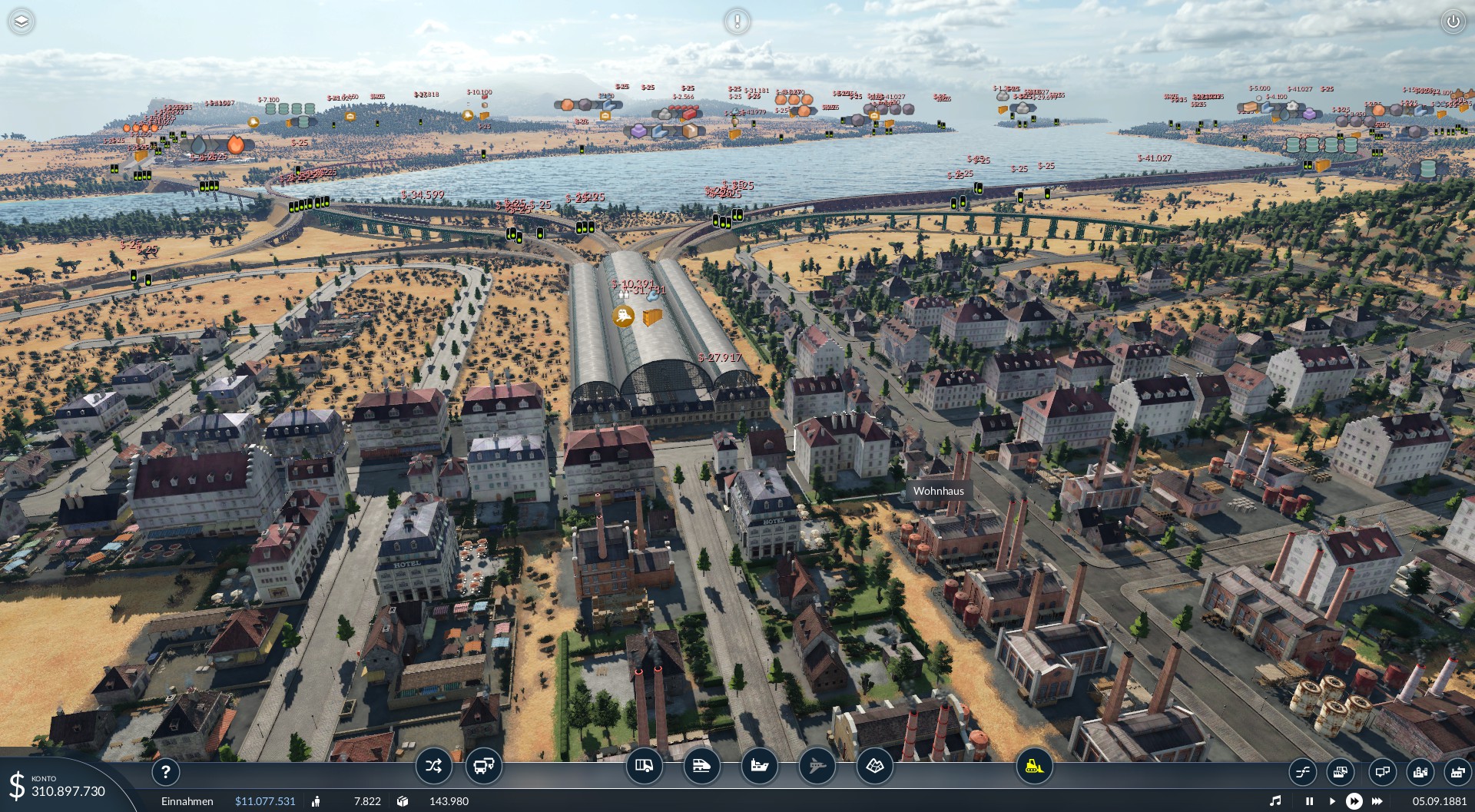Open the map layers menu

coord(22,22)
